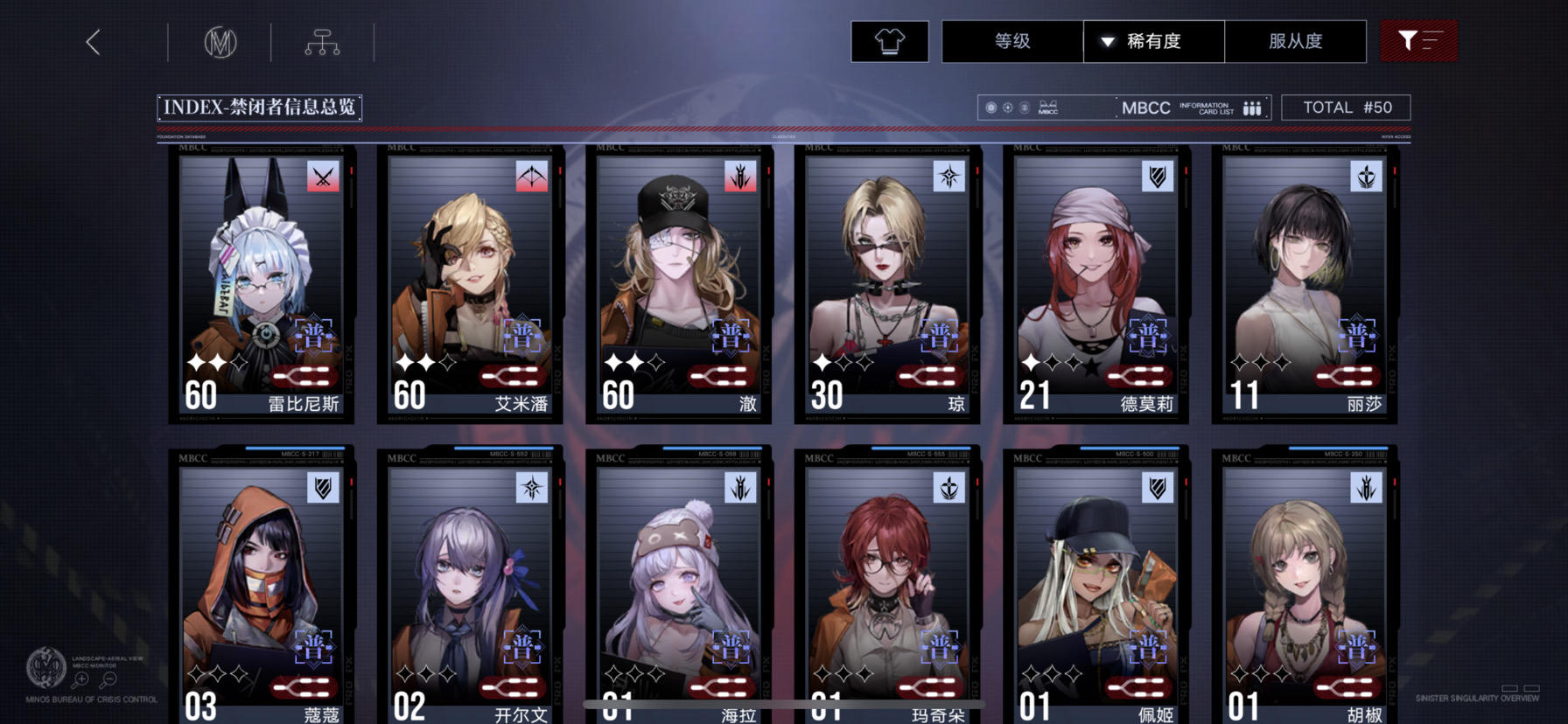
Task: Click the back arrow to exit the index
Action: tap(93, 40)
